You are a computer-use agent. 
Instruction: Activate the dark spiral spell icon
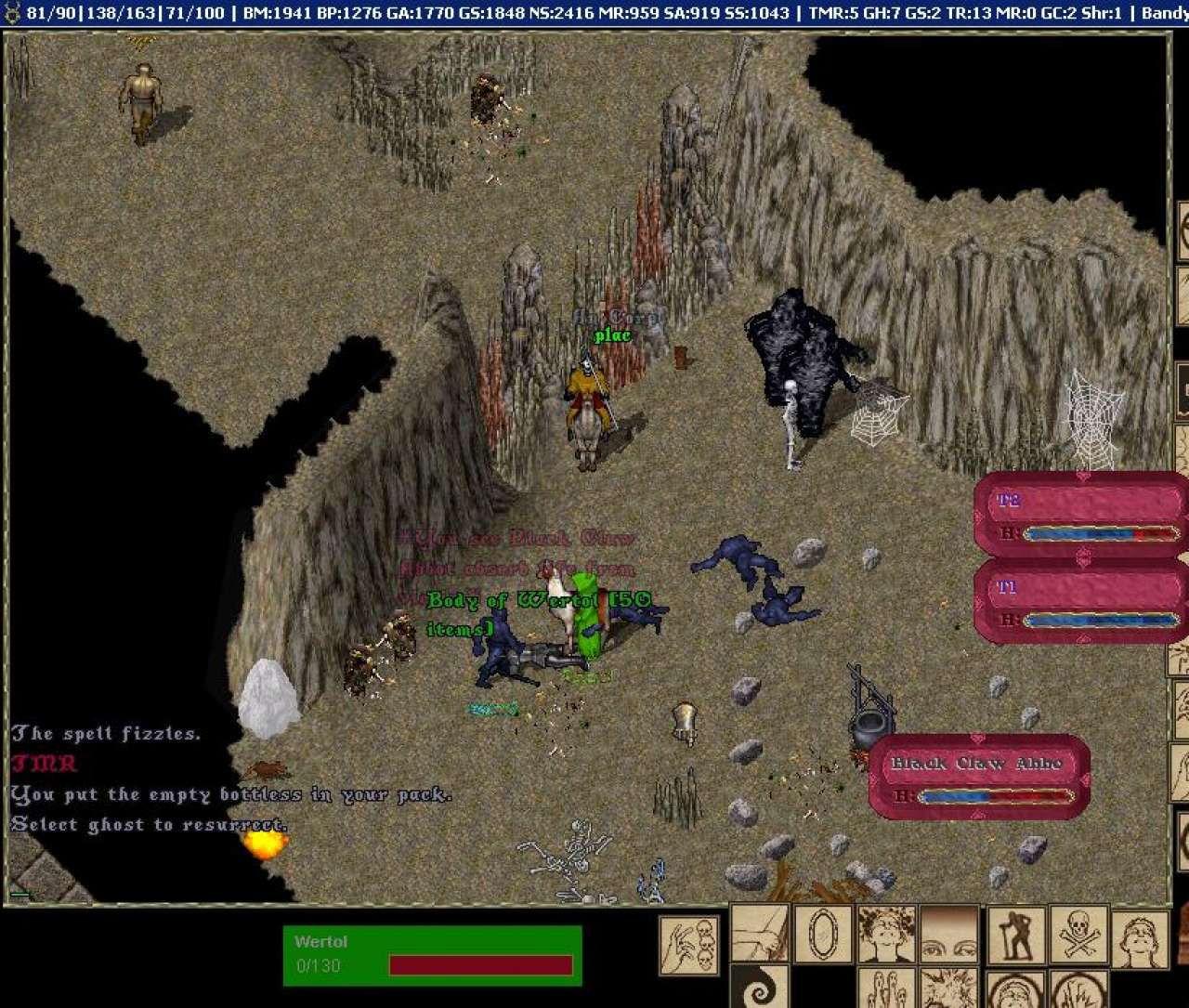point(760,988)
